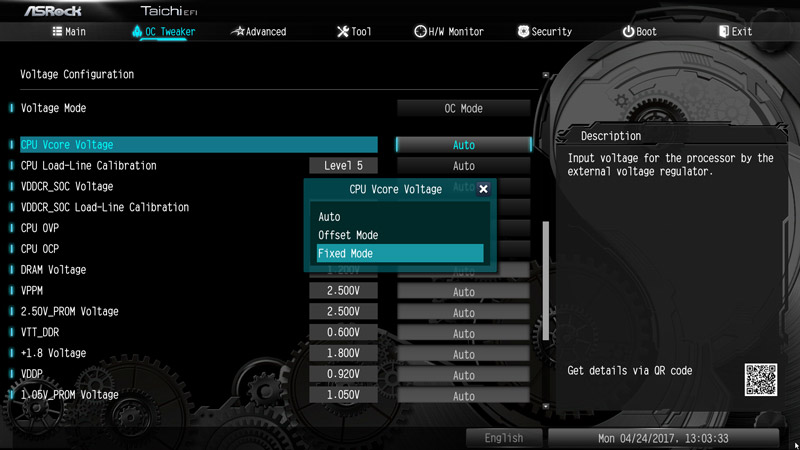Change the language with the English button

[x=503, y=438]
